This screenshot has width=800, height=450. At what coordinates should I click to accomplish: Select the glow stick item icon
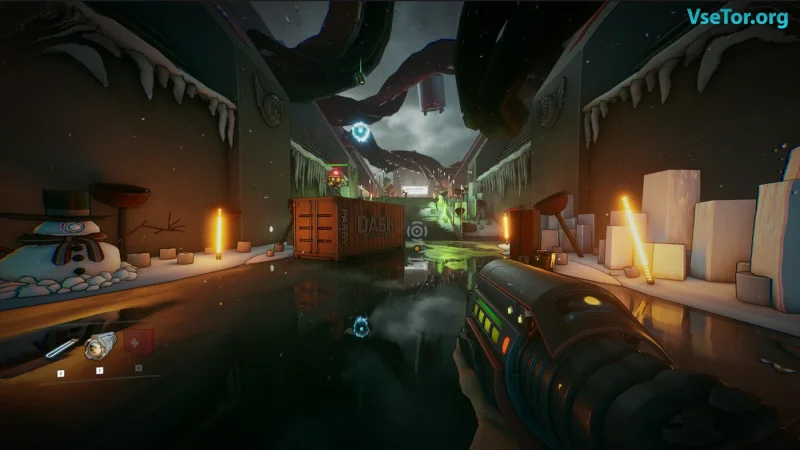point(61,347)
